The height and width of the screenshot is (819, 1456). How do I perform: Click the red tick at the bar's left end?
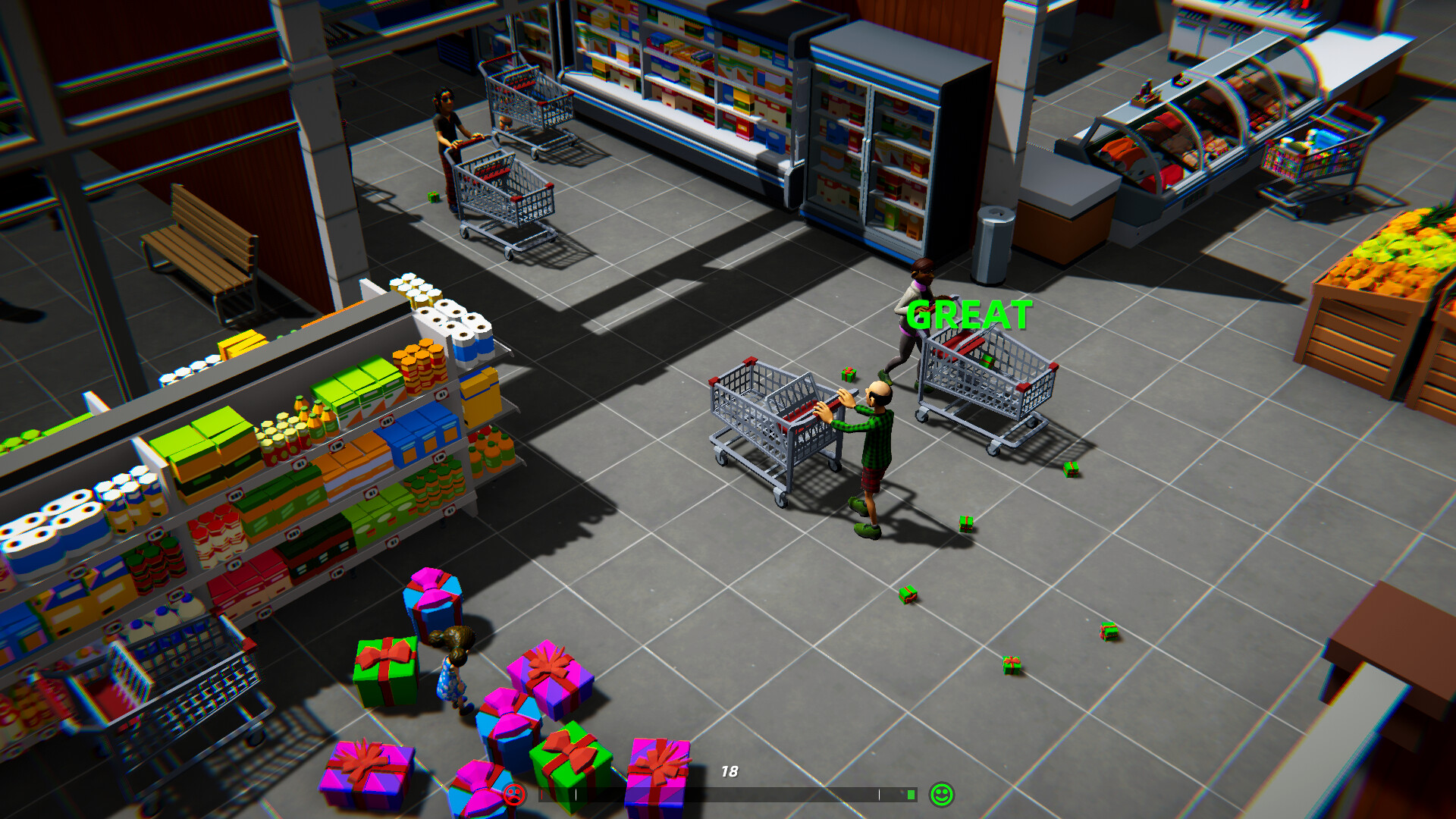[x=541, y=795]
